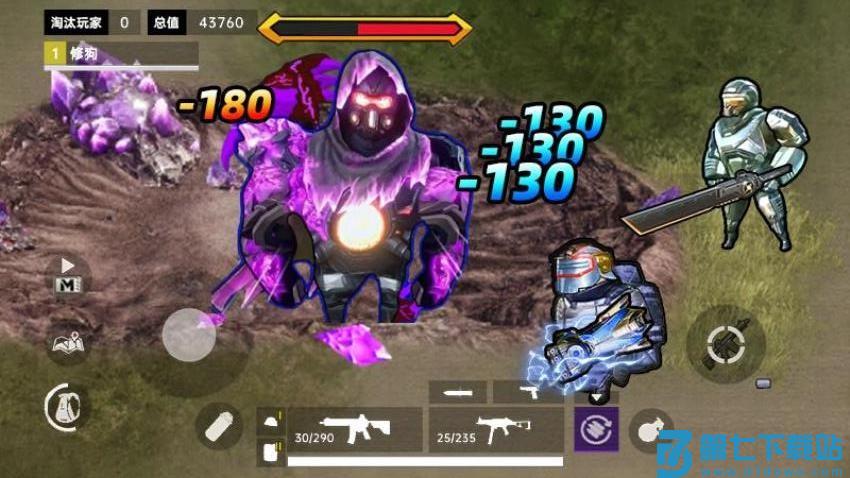850x478 pixels.
Task: Expand the small arrow above the skill button
Action: (597, 397)
